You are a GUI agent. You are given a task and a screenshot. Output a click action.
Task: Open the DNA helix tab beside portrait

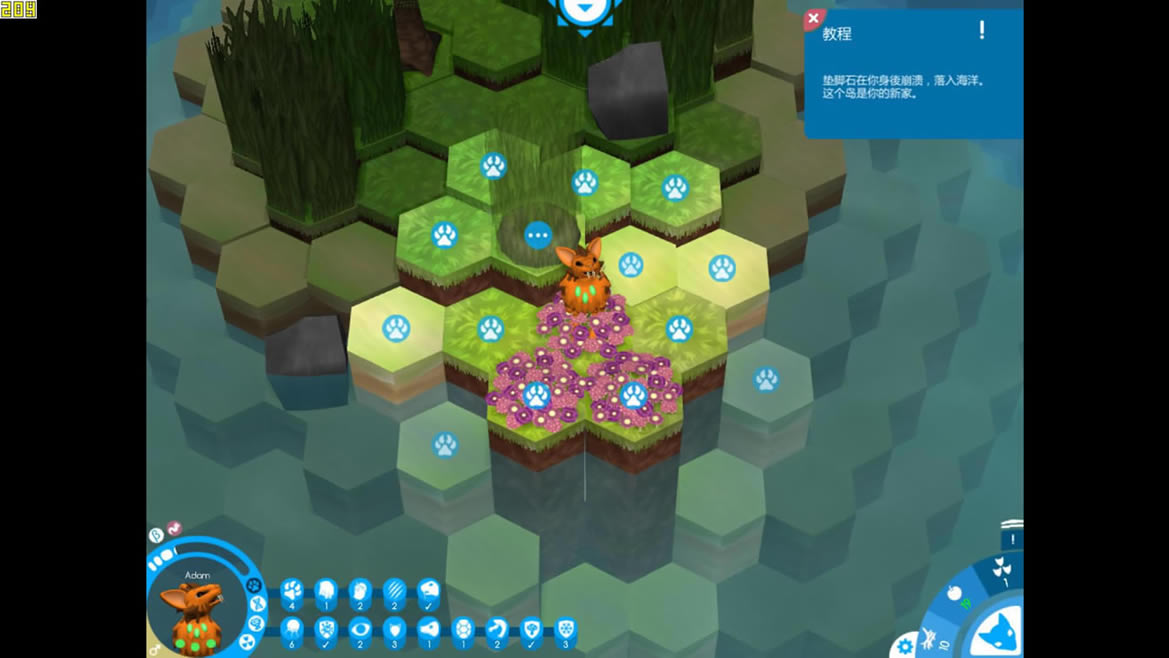click(x=258, y=604)
